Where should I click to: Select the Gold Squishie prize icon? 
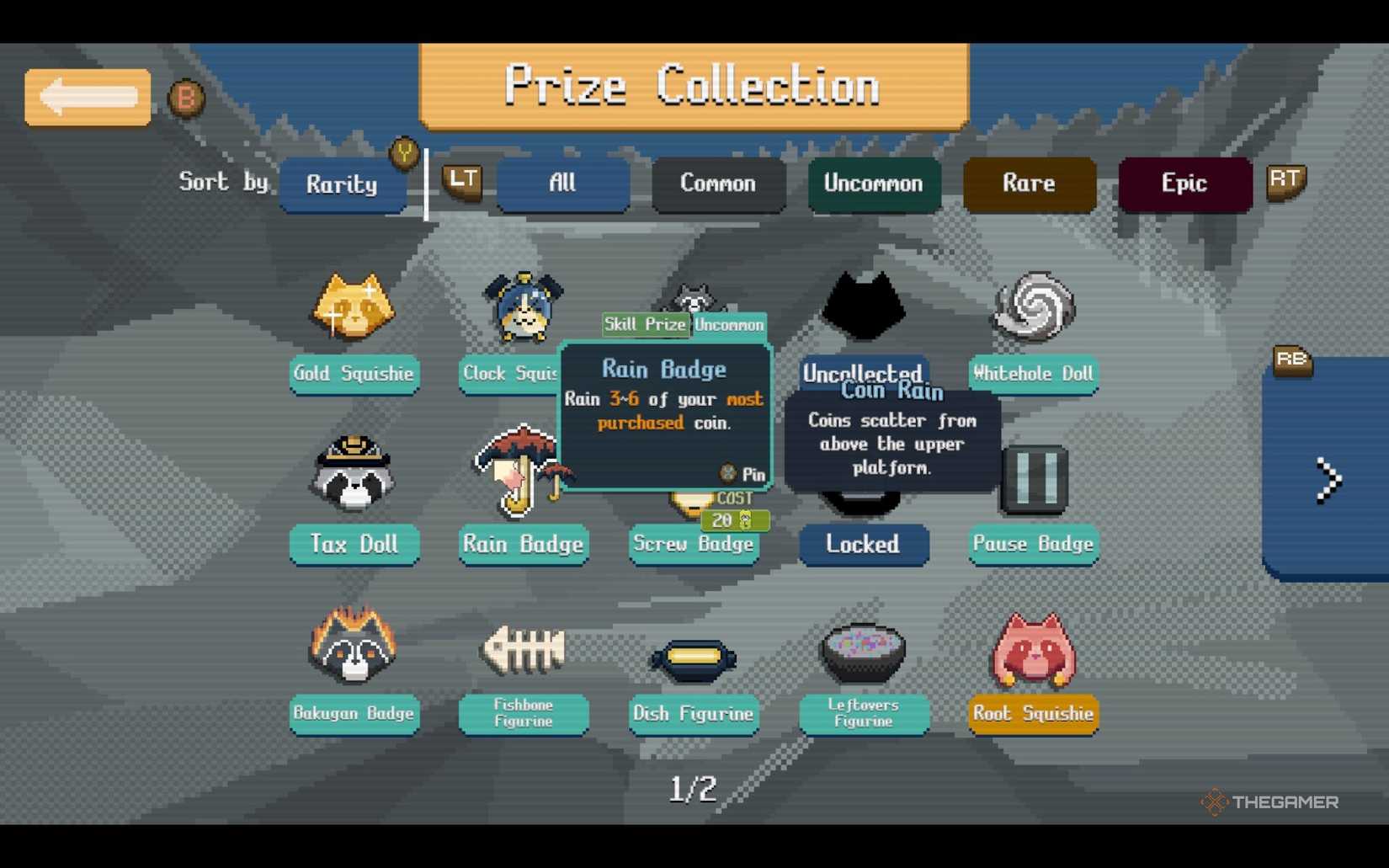354,307
